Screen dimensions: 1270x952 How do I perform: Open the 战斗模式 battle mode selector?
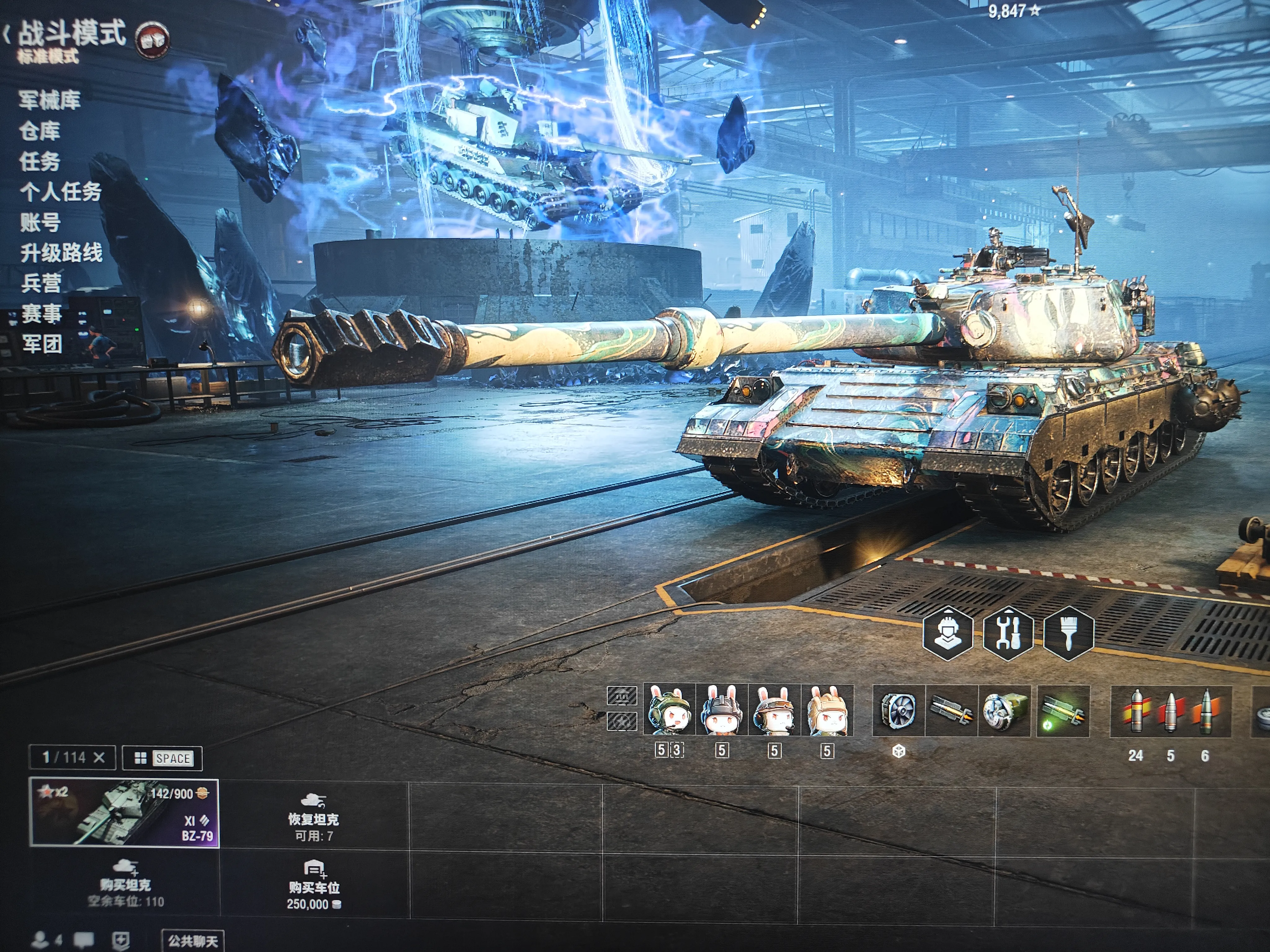[72, 33]
